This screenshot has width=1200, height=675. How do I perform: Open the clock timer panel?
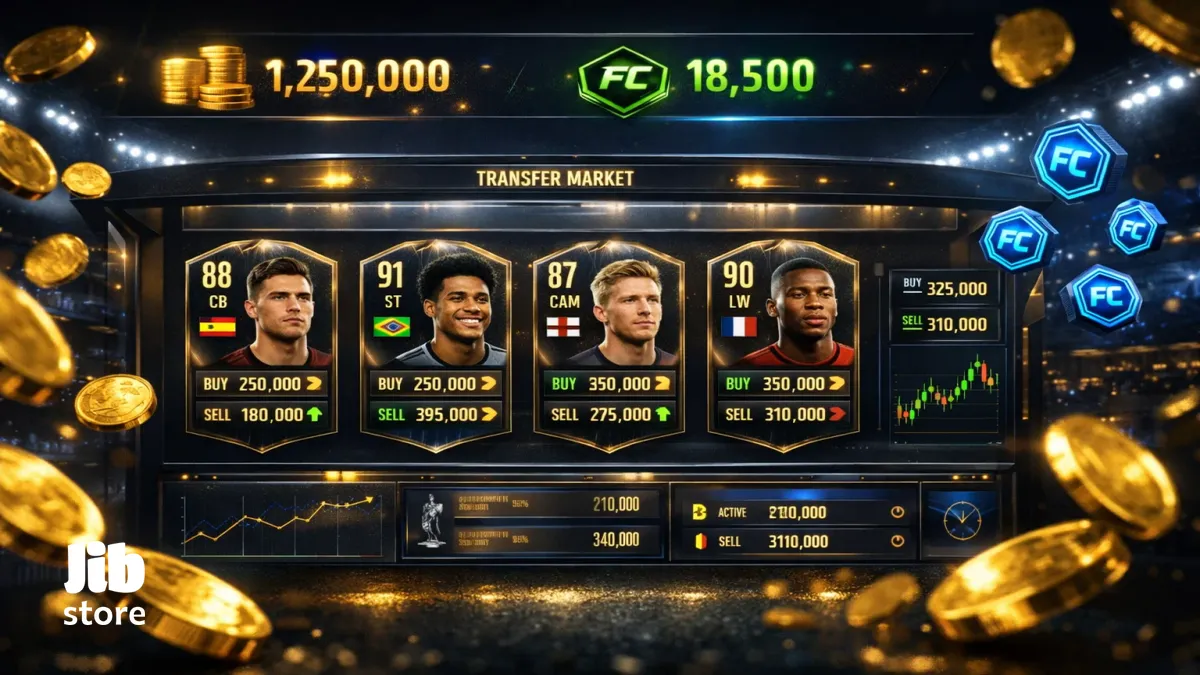tap(960, 520)
